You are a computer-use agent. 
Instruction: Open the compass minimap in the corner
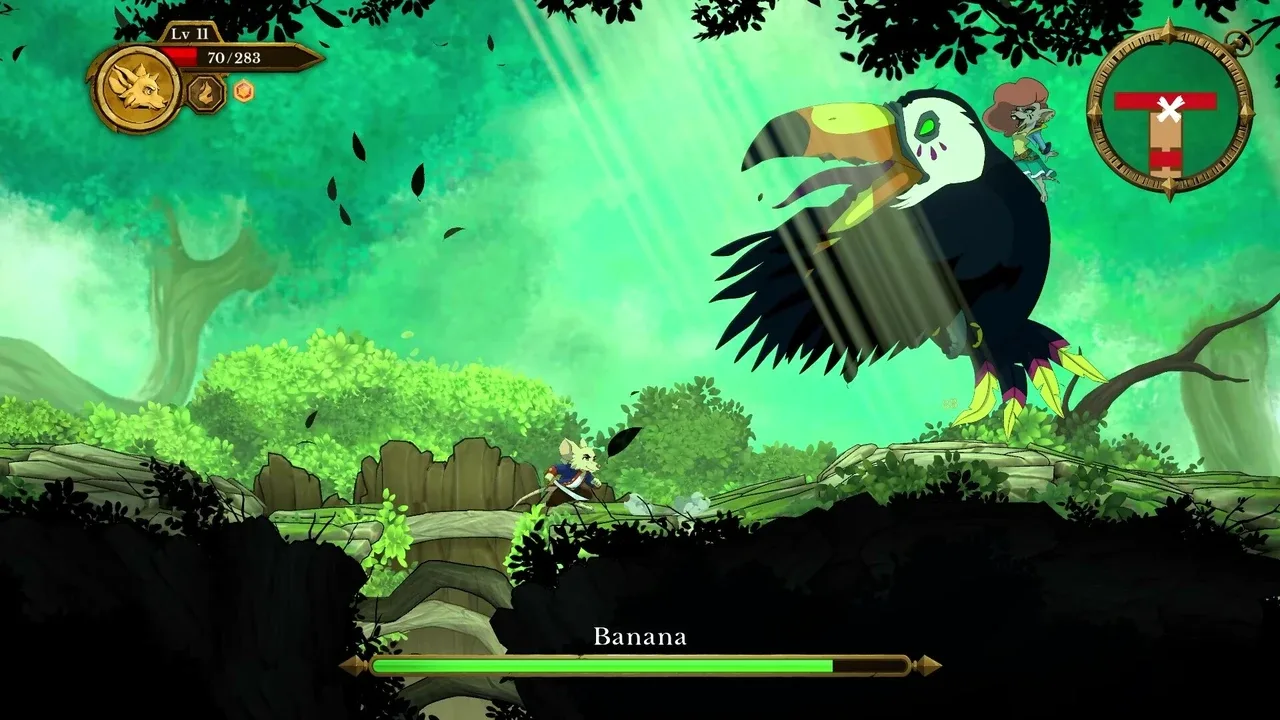click(1169, 110)
